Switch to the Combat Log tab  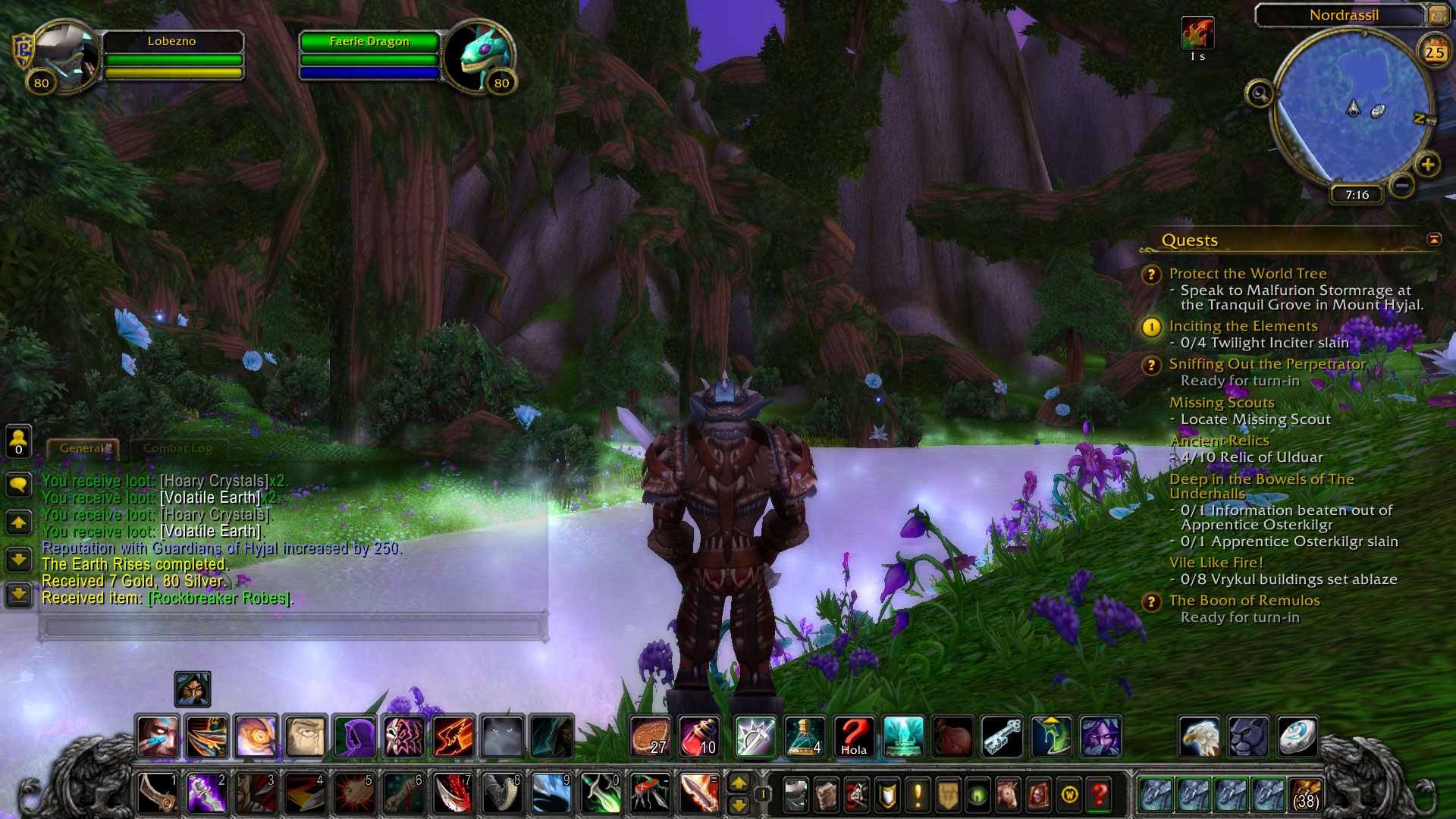177,448
